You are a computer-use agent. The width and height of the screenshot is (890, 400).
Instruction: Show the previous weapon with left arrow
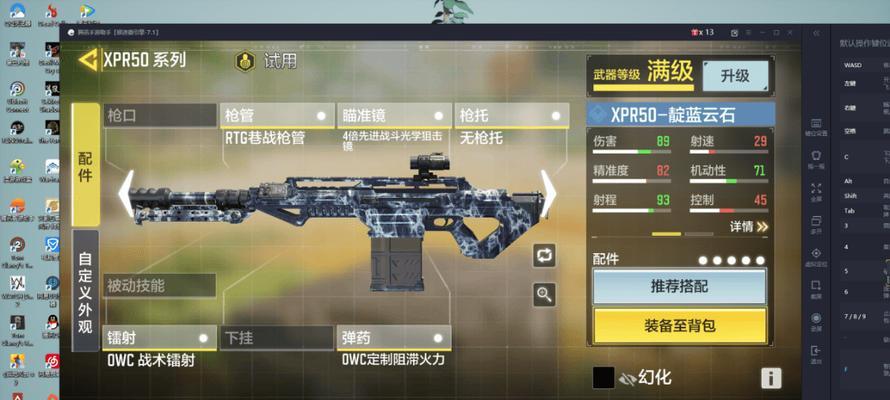[126, 192]
